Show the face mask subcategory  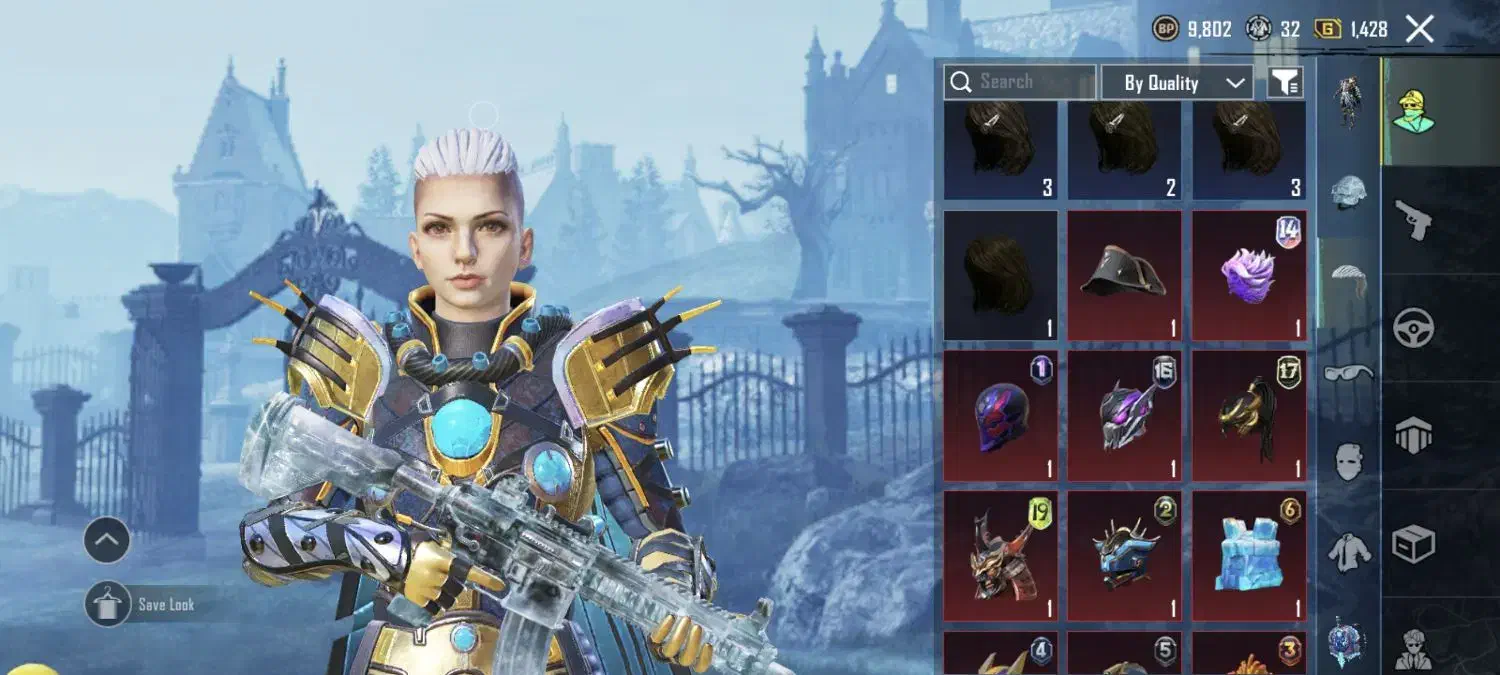1348,461
